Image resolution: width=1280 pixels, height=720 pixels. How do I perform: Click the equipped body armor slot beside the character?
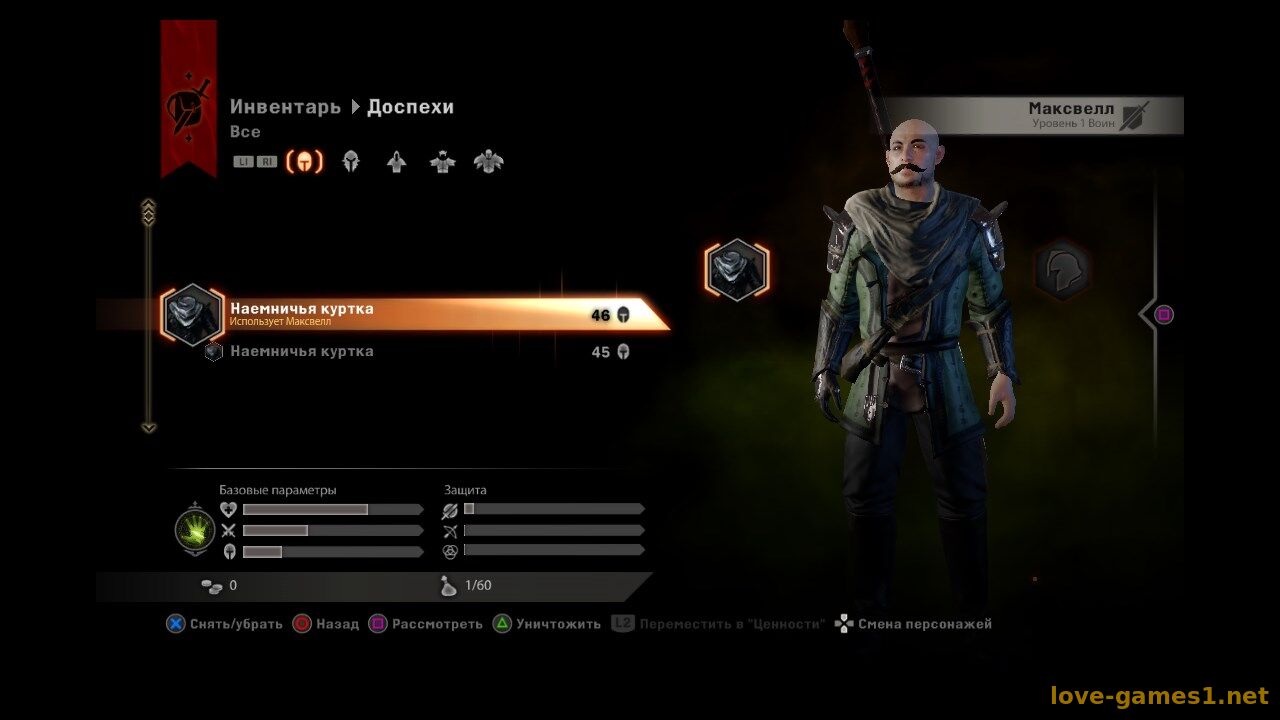click(737, 270)
